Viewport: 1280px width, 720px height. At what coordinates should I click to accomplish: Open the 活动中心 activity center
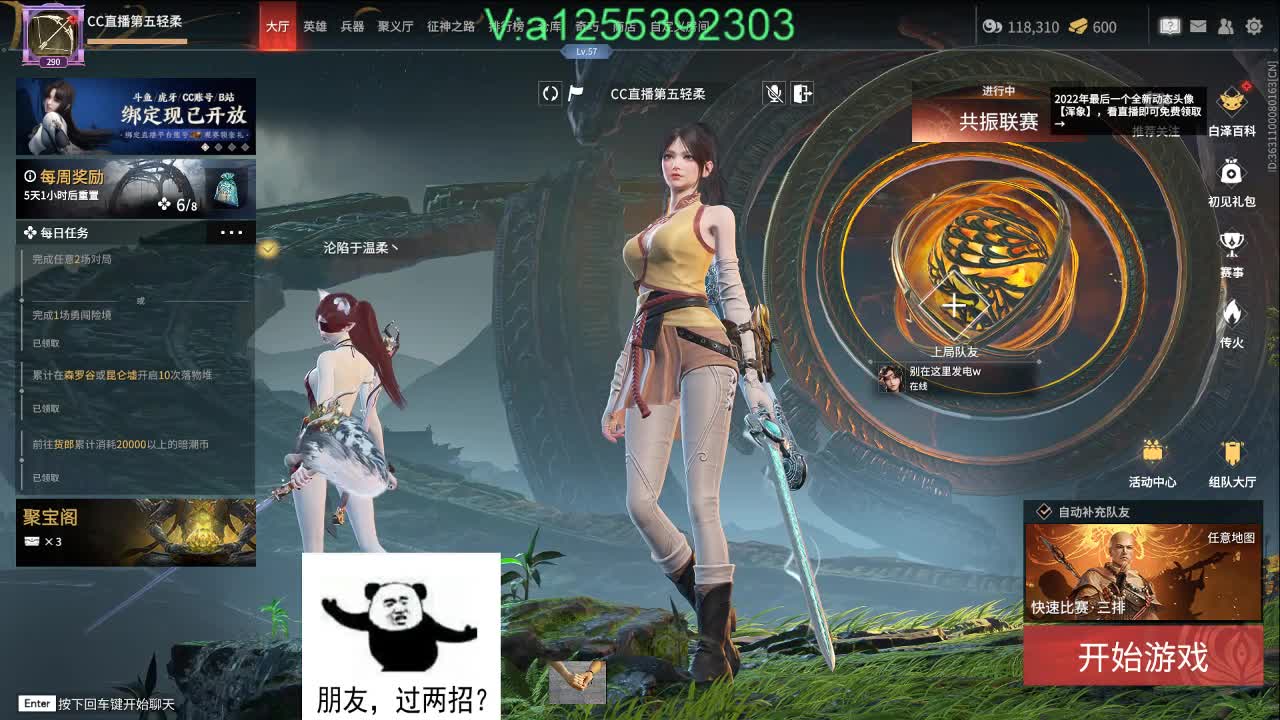[1155, 455]
